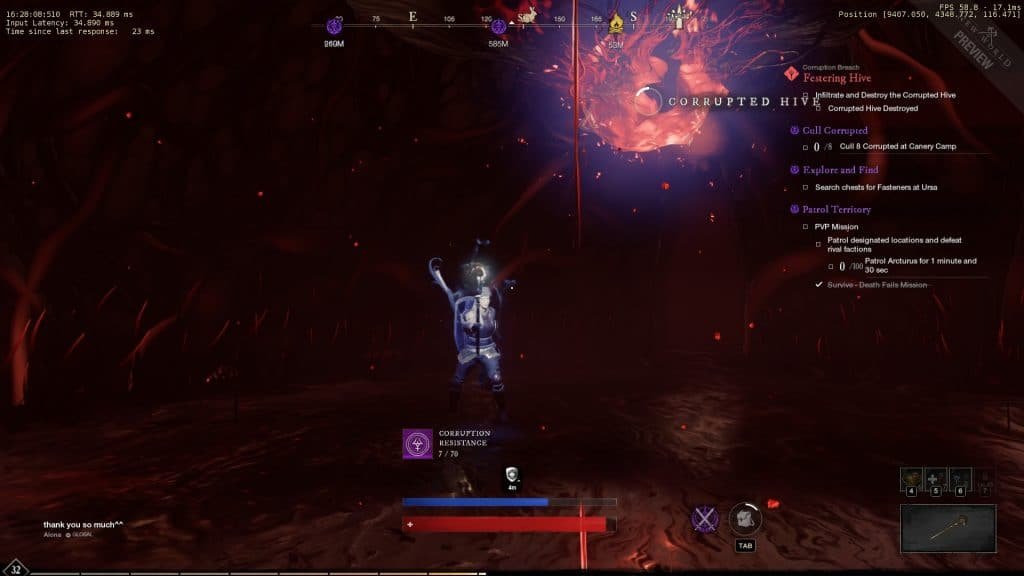Select the purple corruption marker at 585M
Screen dimensions: 1024x576
(x=497, y=24)
